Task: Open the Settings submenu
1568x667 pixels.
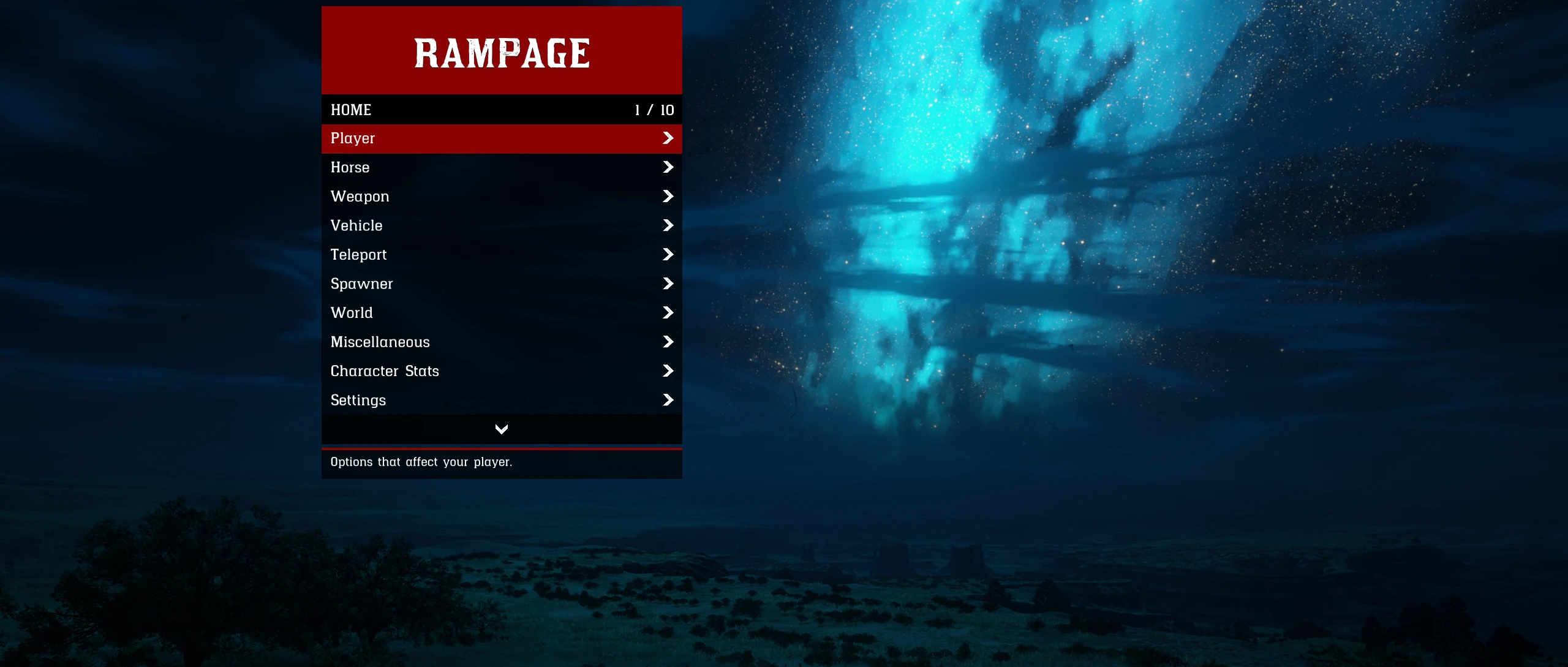Action: 501,400
